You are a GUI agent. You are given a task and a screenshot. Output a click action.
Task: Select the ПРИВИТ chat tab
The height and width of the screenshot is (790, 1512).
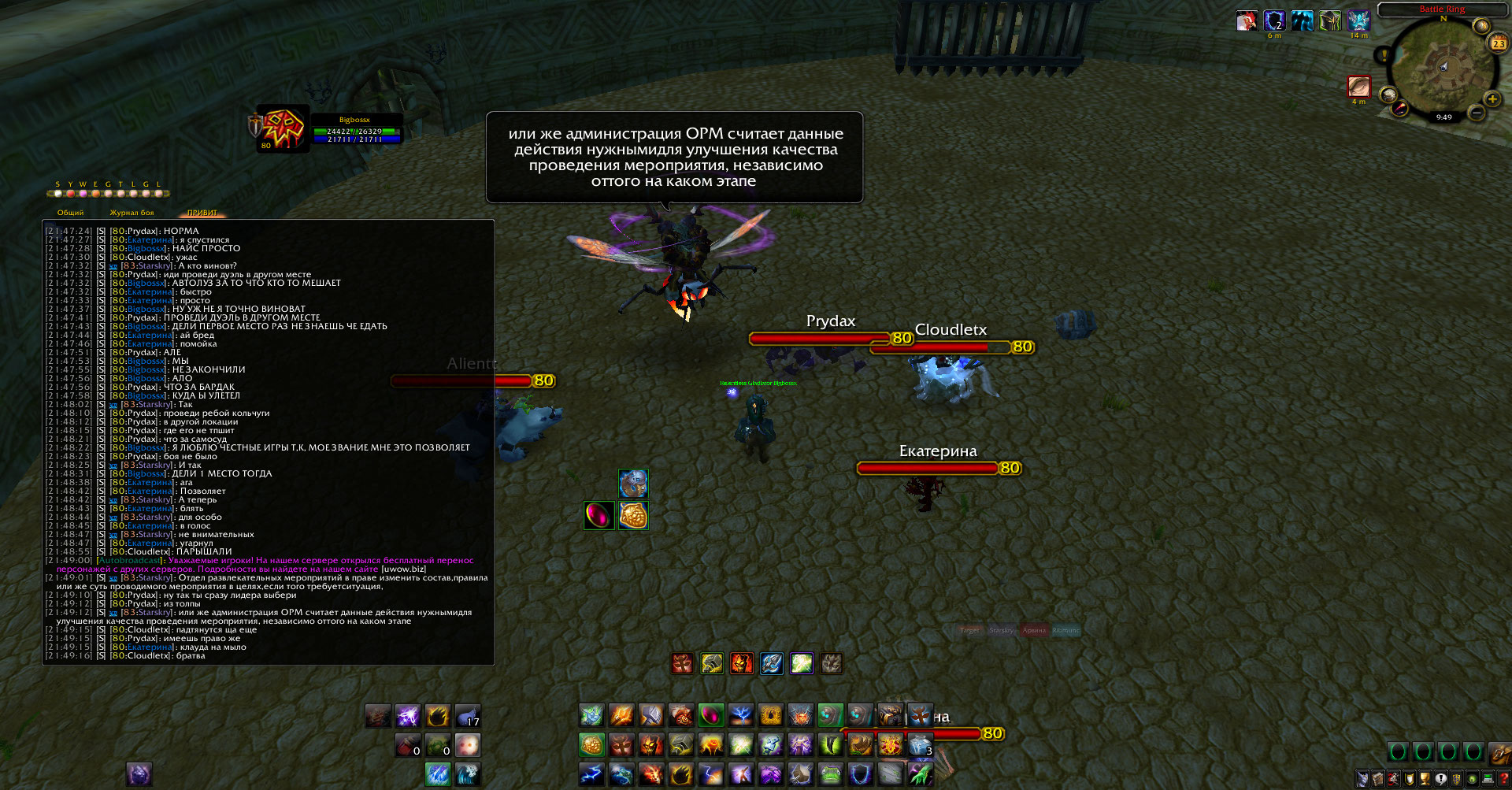(x=202, y=213)
